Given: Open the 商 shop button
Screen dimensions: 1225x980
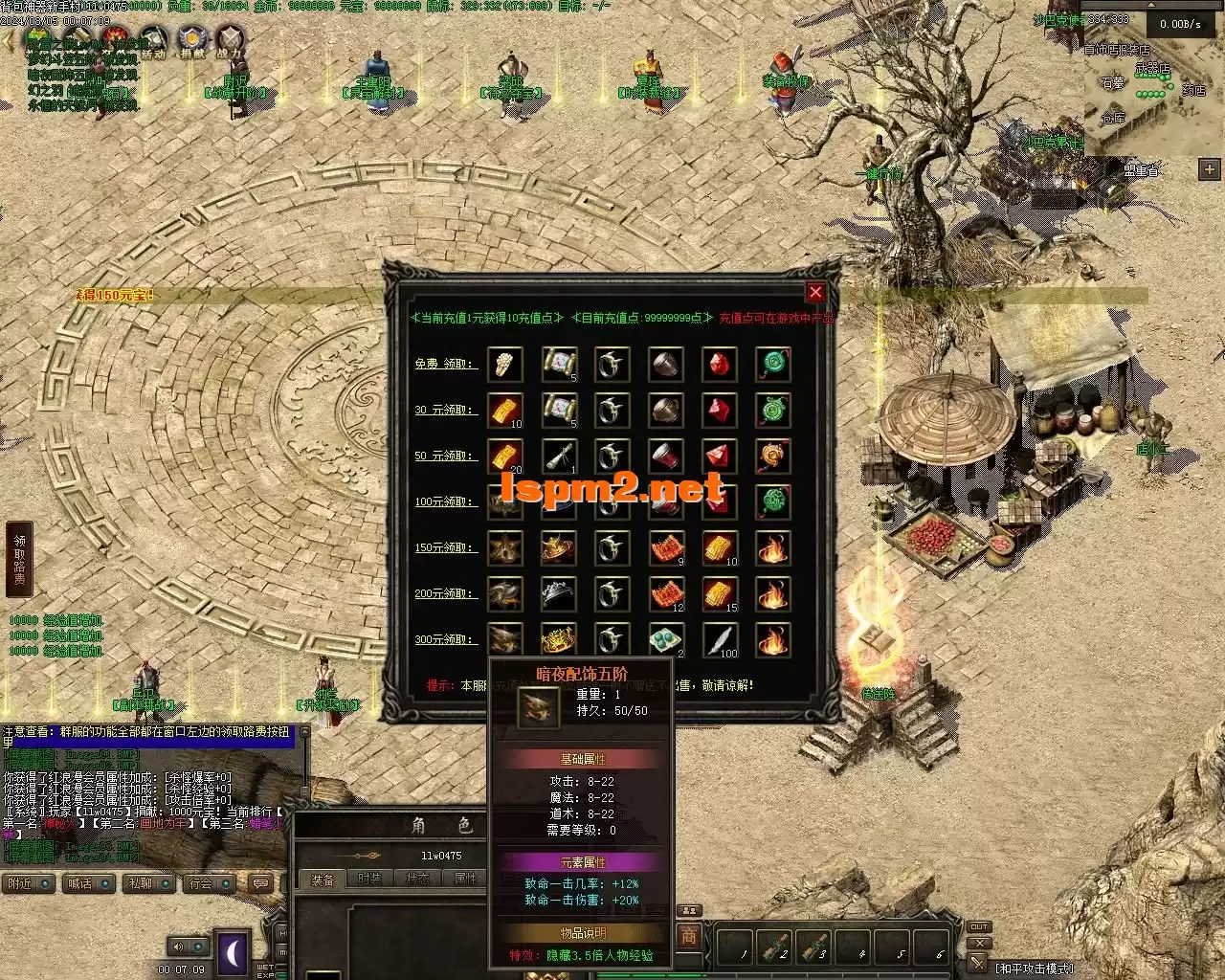Looking at the screenshot, I should tap(688, 935).
